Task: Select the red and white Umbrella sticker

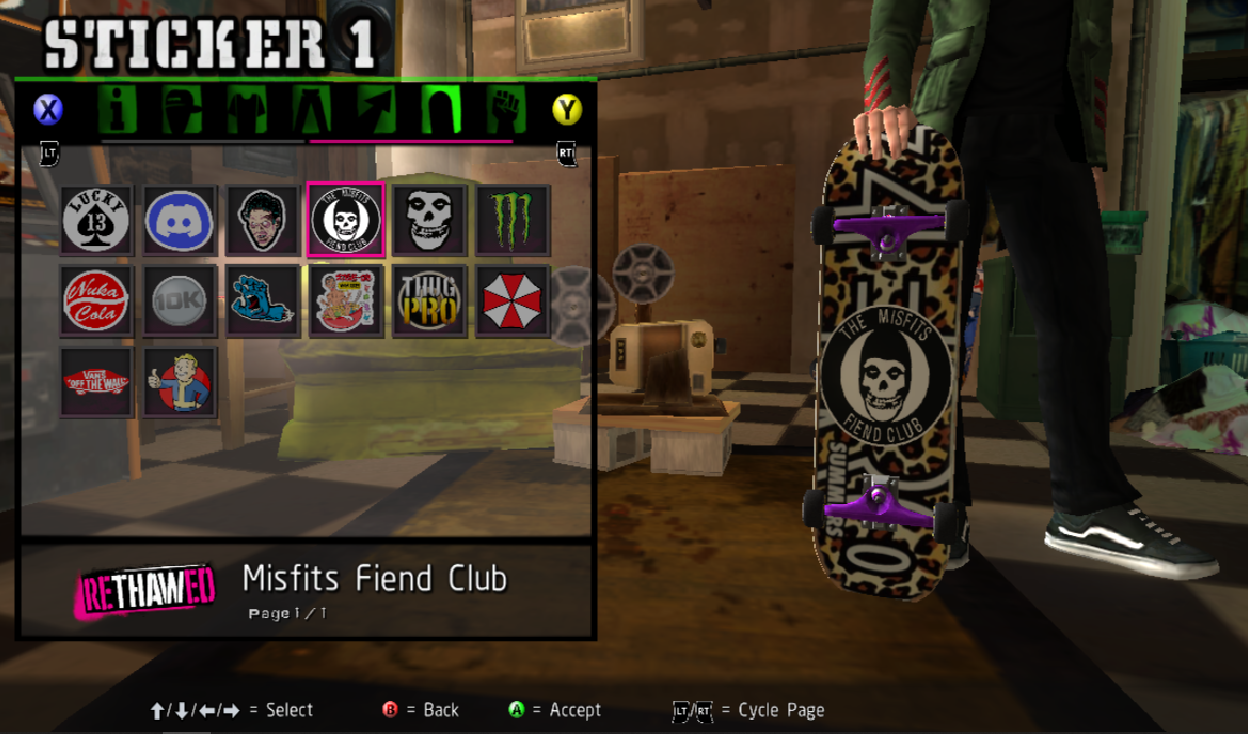Action: (x=512, y=300)
